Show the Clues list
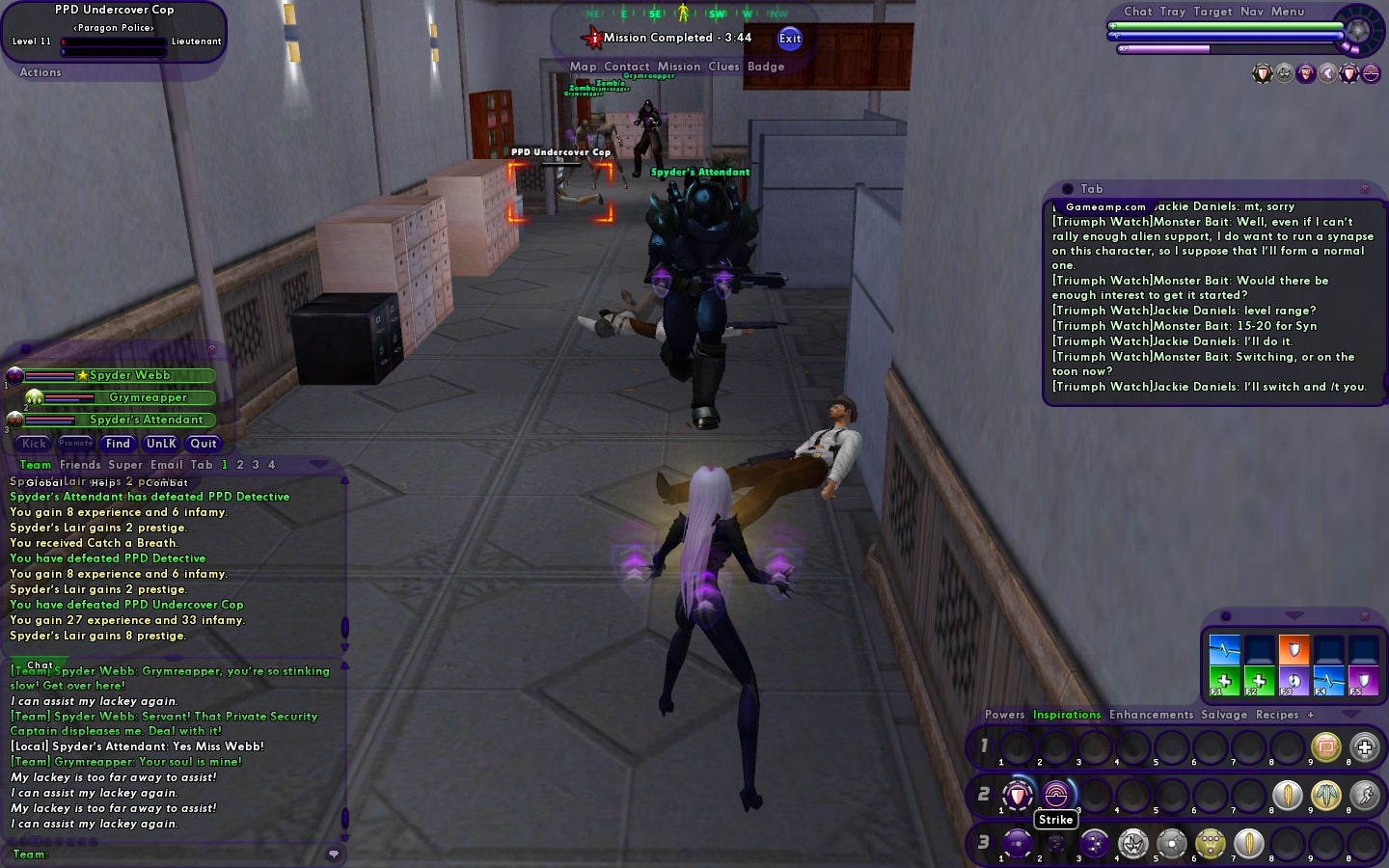This screenshot has height=868, width=1389. (723, 67)
